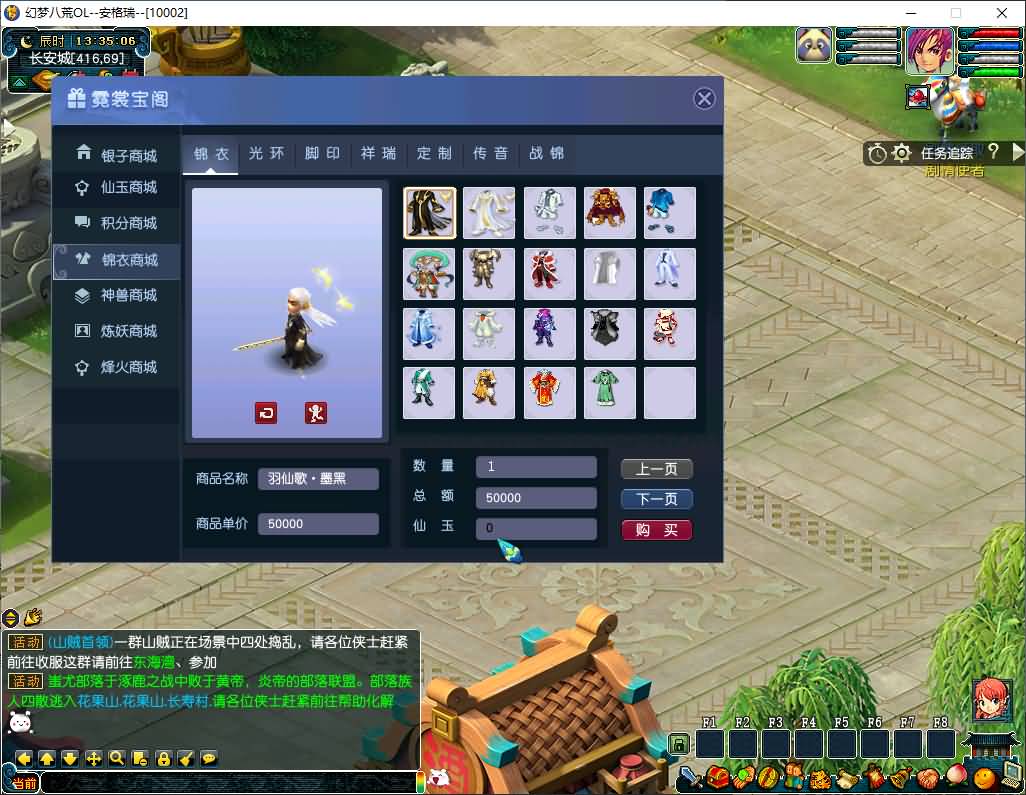The image size is (1026, 795).
Task: Select the black robe outfit thumbnail
Action: coord(429,213)
